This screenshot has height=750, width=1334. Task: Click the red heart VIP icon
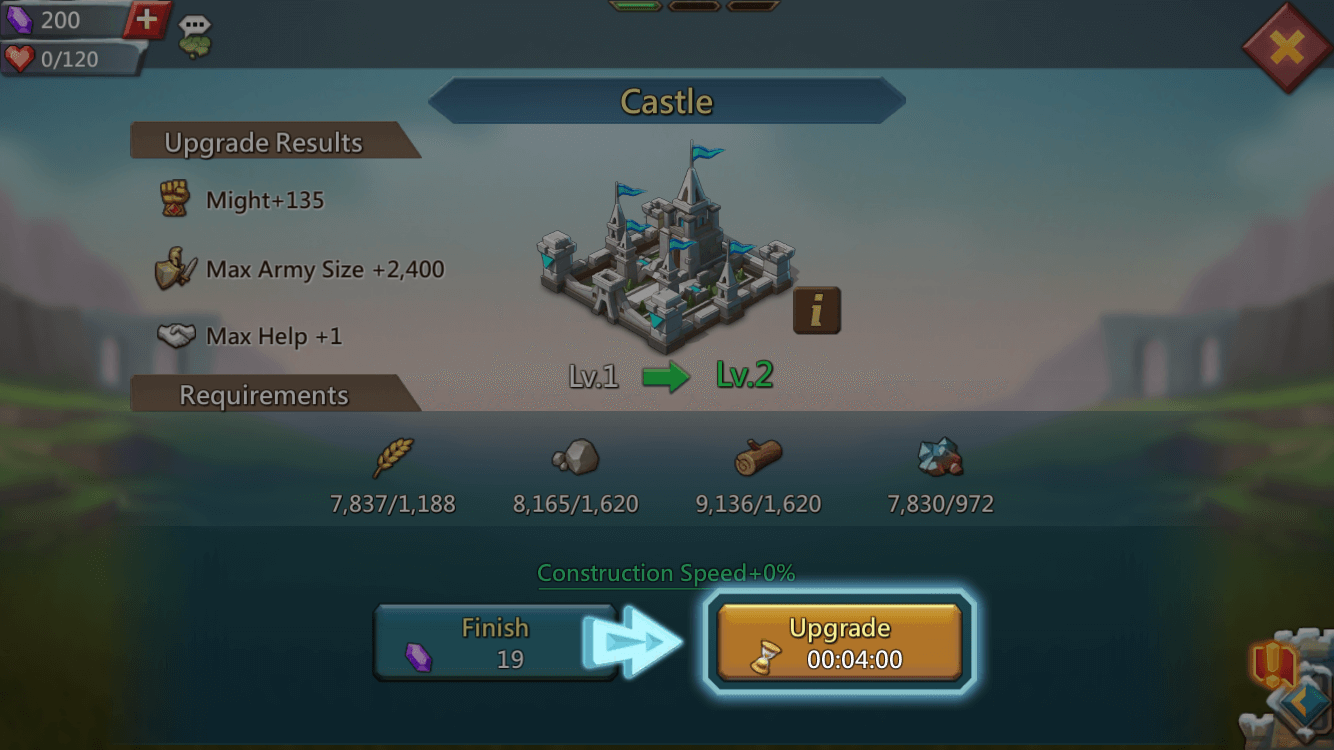[x=20, y=60]
